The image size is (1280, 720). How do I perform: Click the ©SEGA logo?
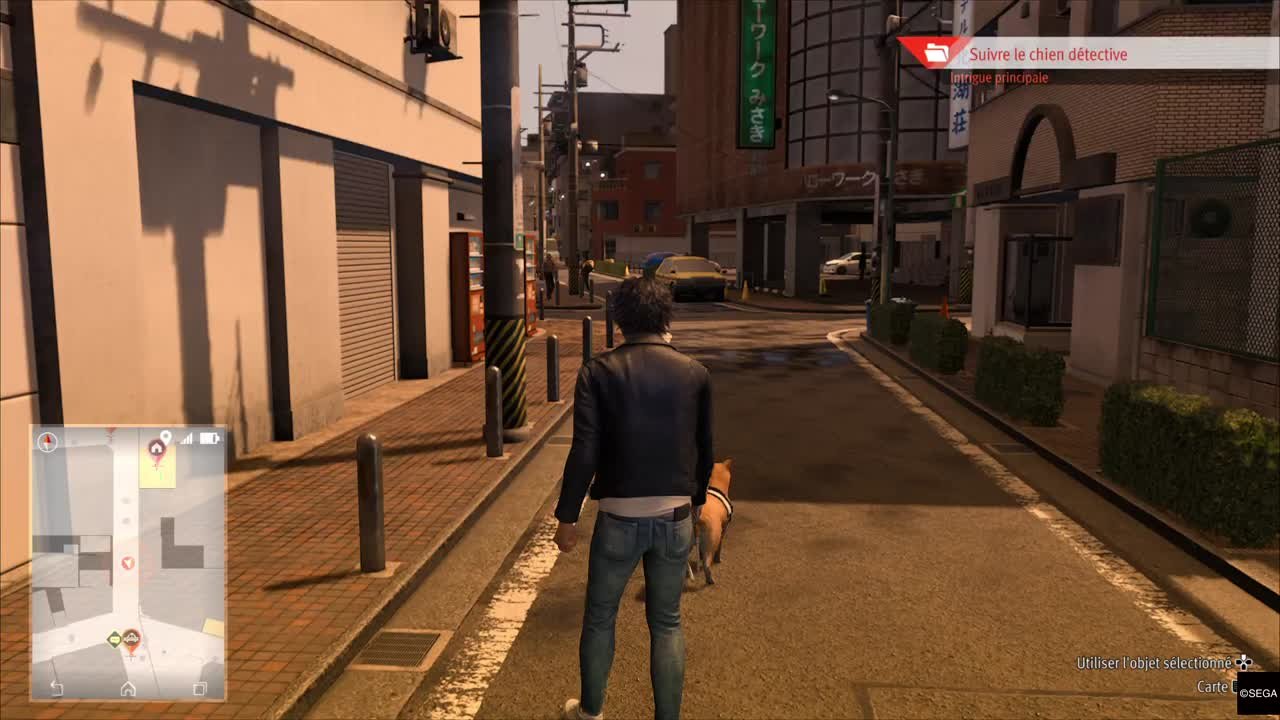(x=1257, y=693)
